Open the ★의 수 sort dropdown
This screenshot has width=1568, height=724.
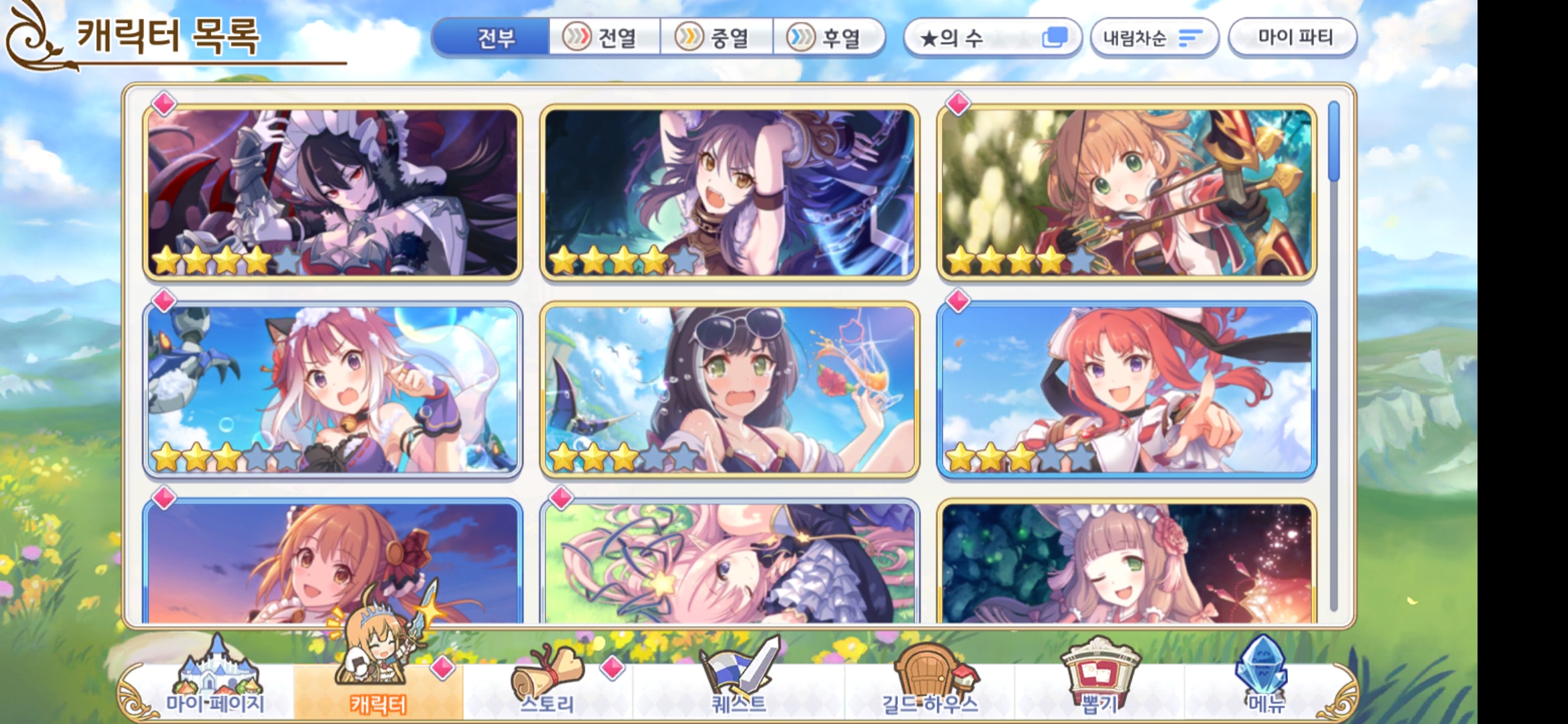(x=992, y=38)
